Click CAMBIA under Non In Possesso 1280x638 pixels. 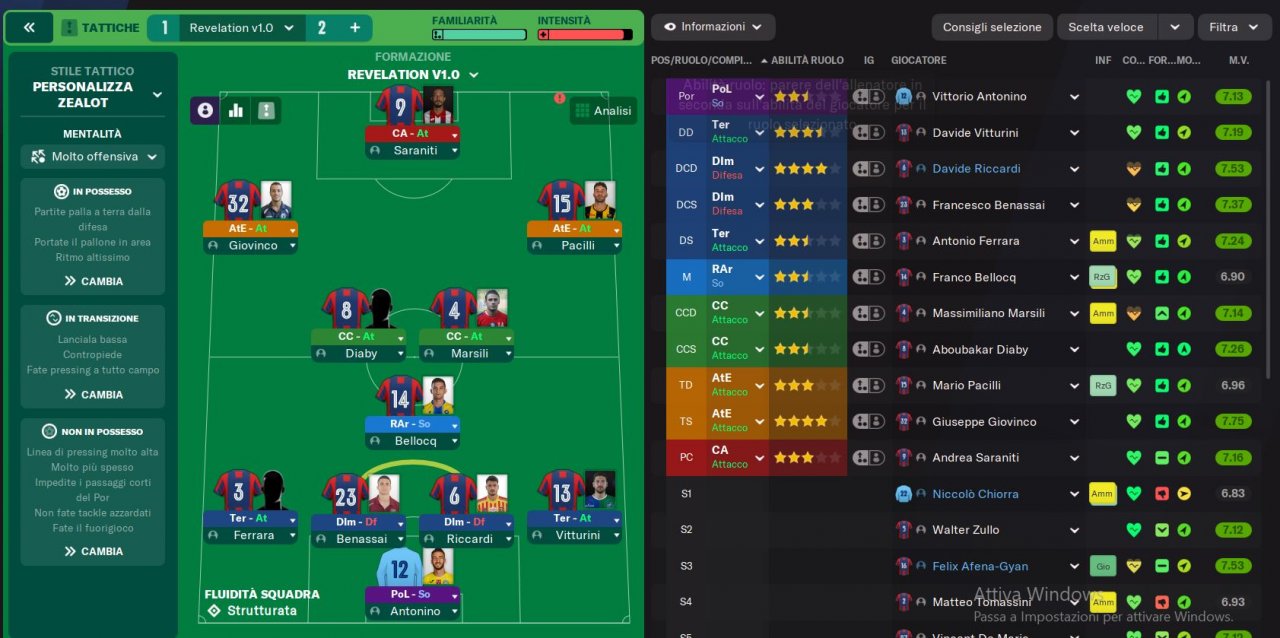[93, 551]
